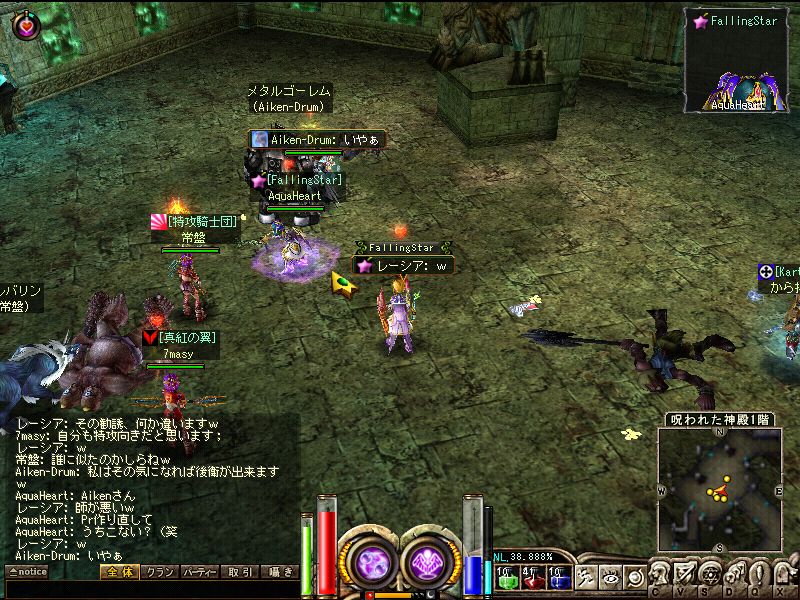Select the クラン chat tab
This screenshot has width=800, height=600.
point(160,572)
